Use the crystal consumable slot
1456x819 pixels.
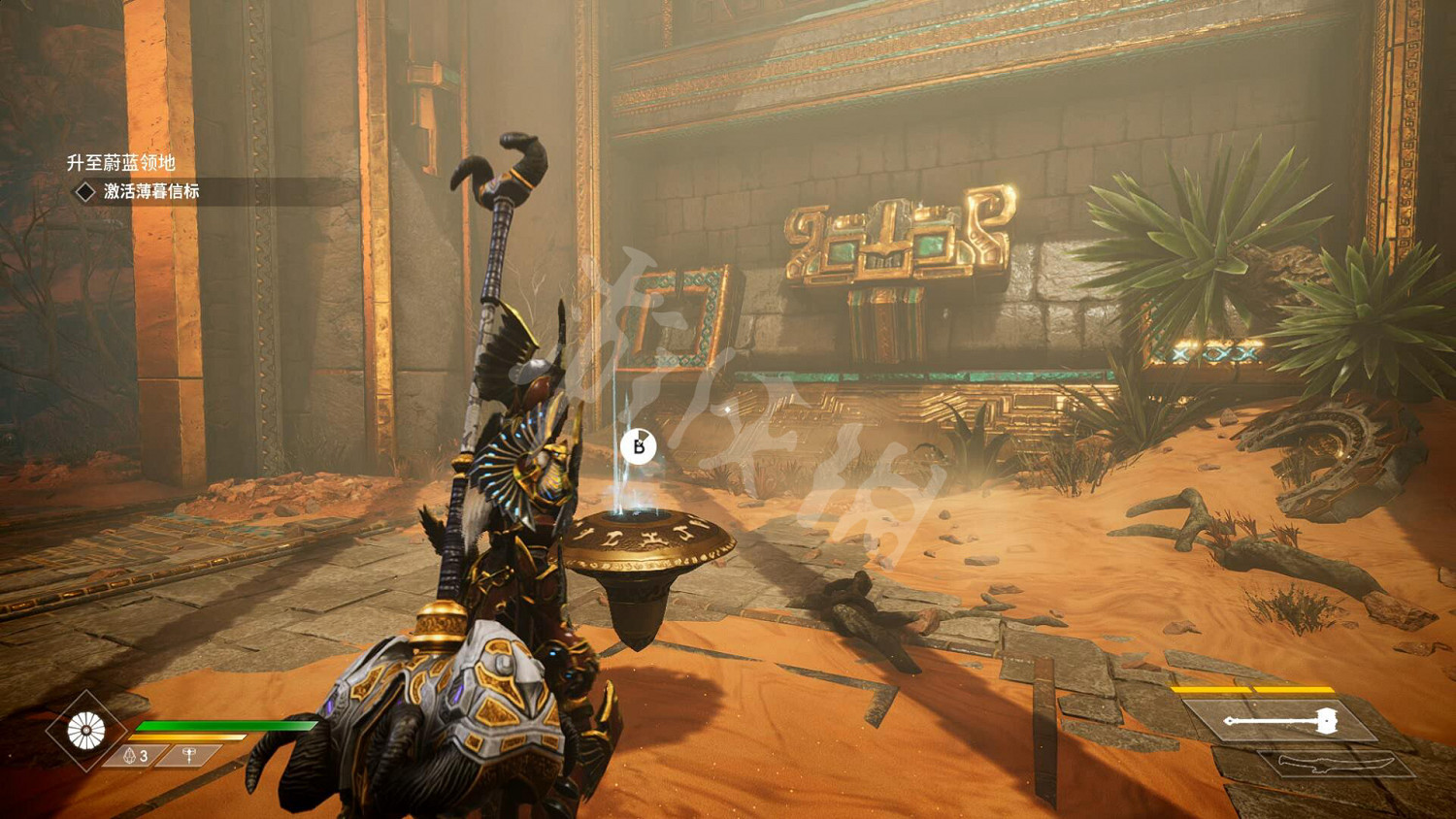click(137, 755)
